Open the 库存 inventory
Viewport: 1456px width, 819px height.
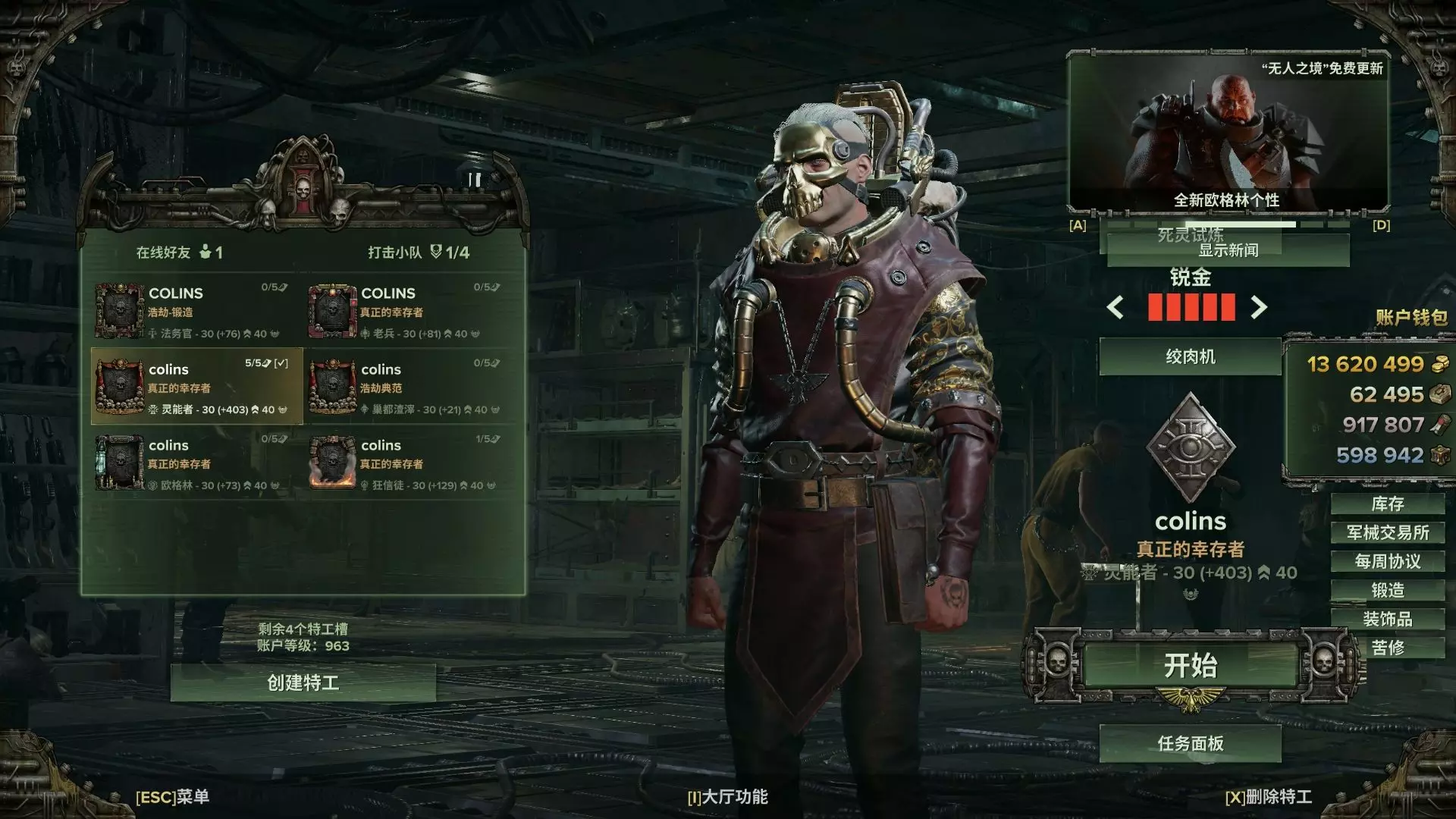tap(1387, 504)
